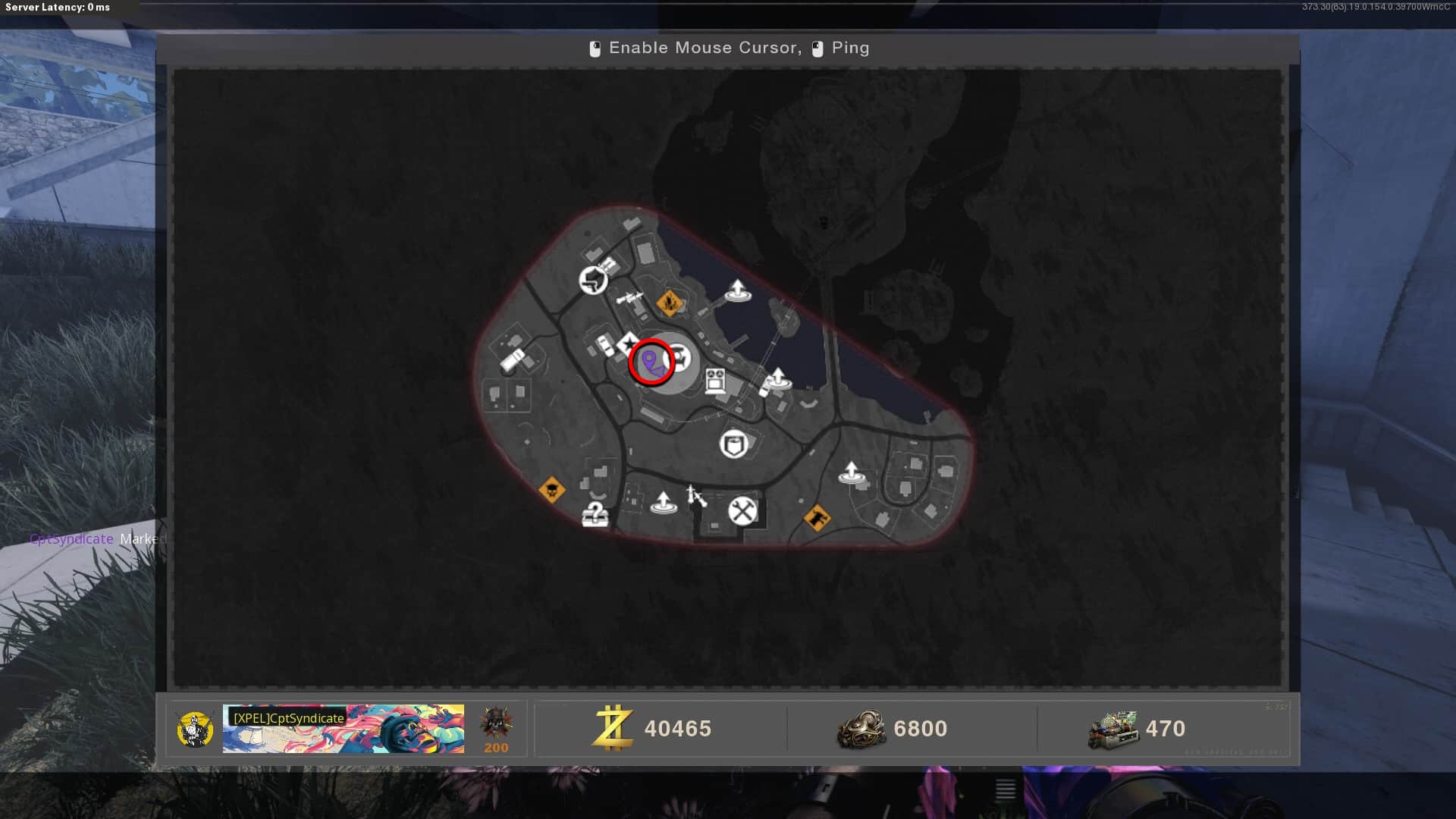Screen dimensions: 1456x819
Task: Ping the orange hammer marker
Action: [817, 519]
